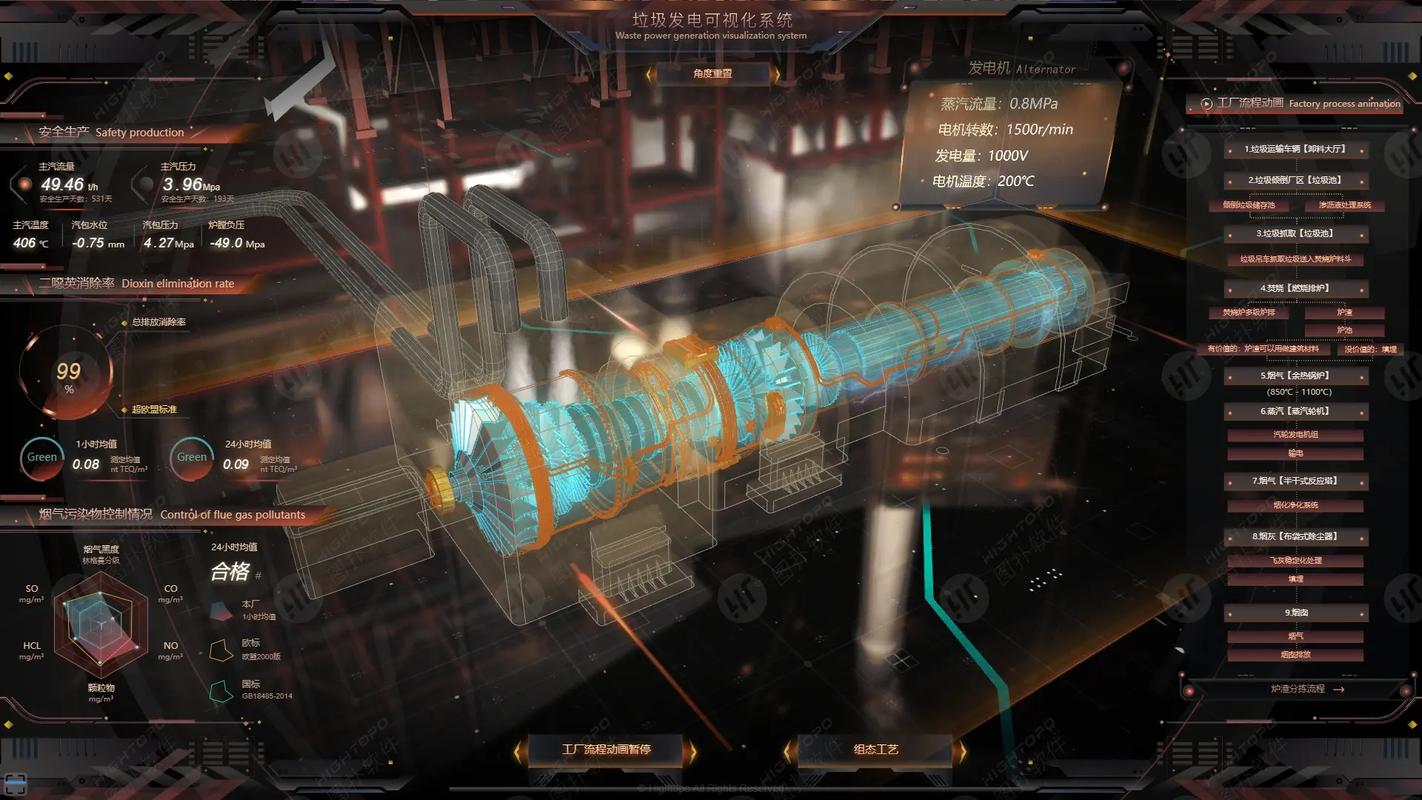The image size is (1422, 800).
Task: Choose the 飞灰稳定化处理 sub-step
Action: tap(1295, 560)
